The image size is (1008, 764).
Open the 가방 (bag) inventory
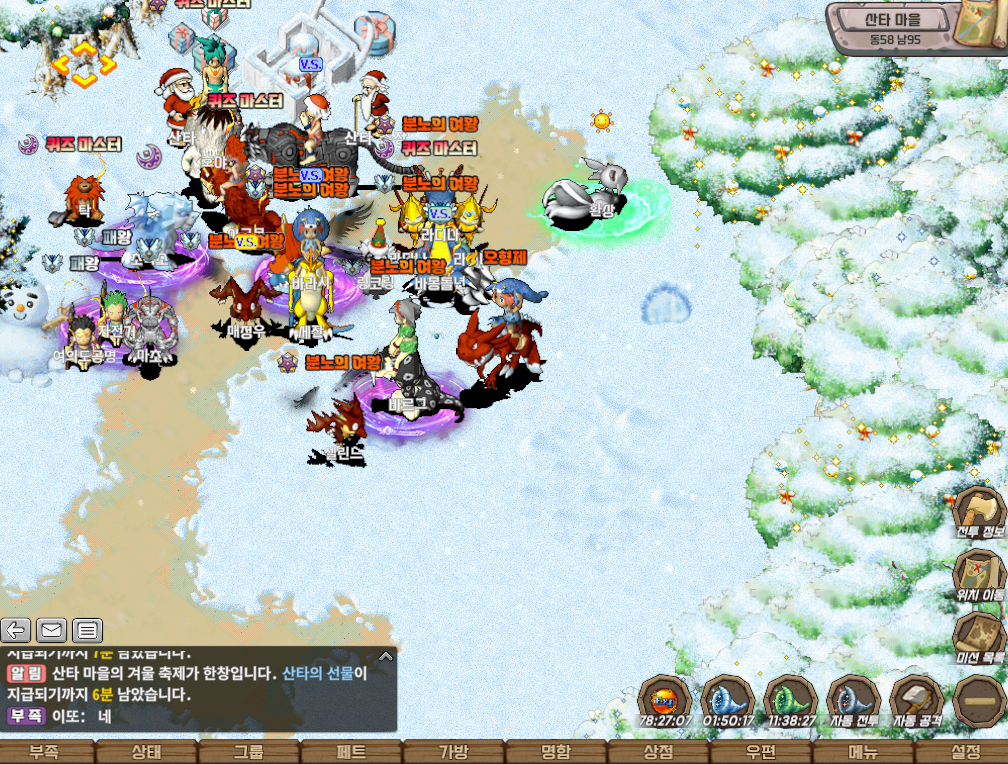click(453, 753)
